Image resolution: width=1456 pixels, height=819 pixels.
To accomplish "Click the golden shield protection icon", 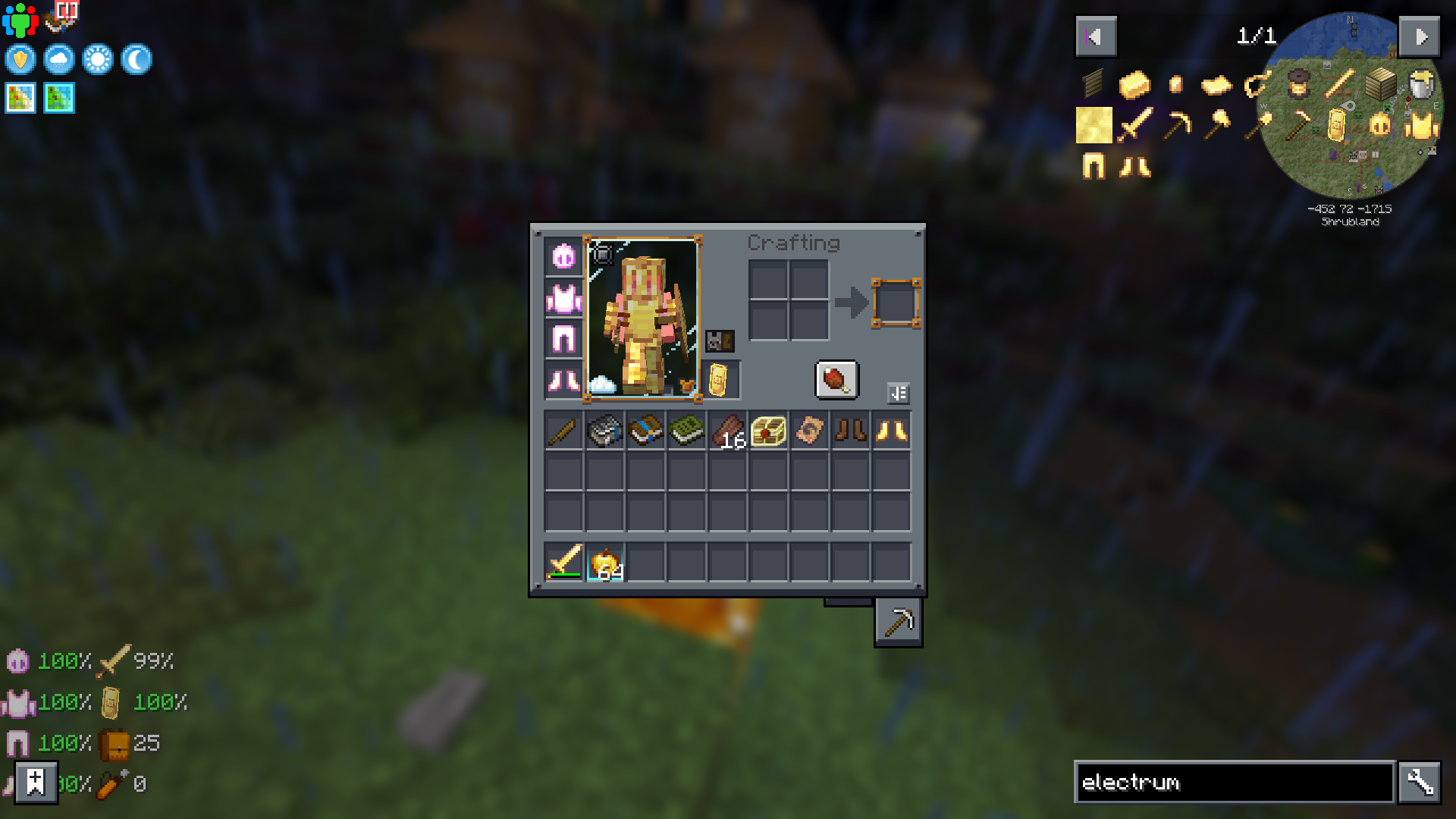I will tap(20, 60).
